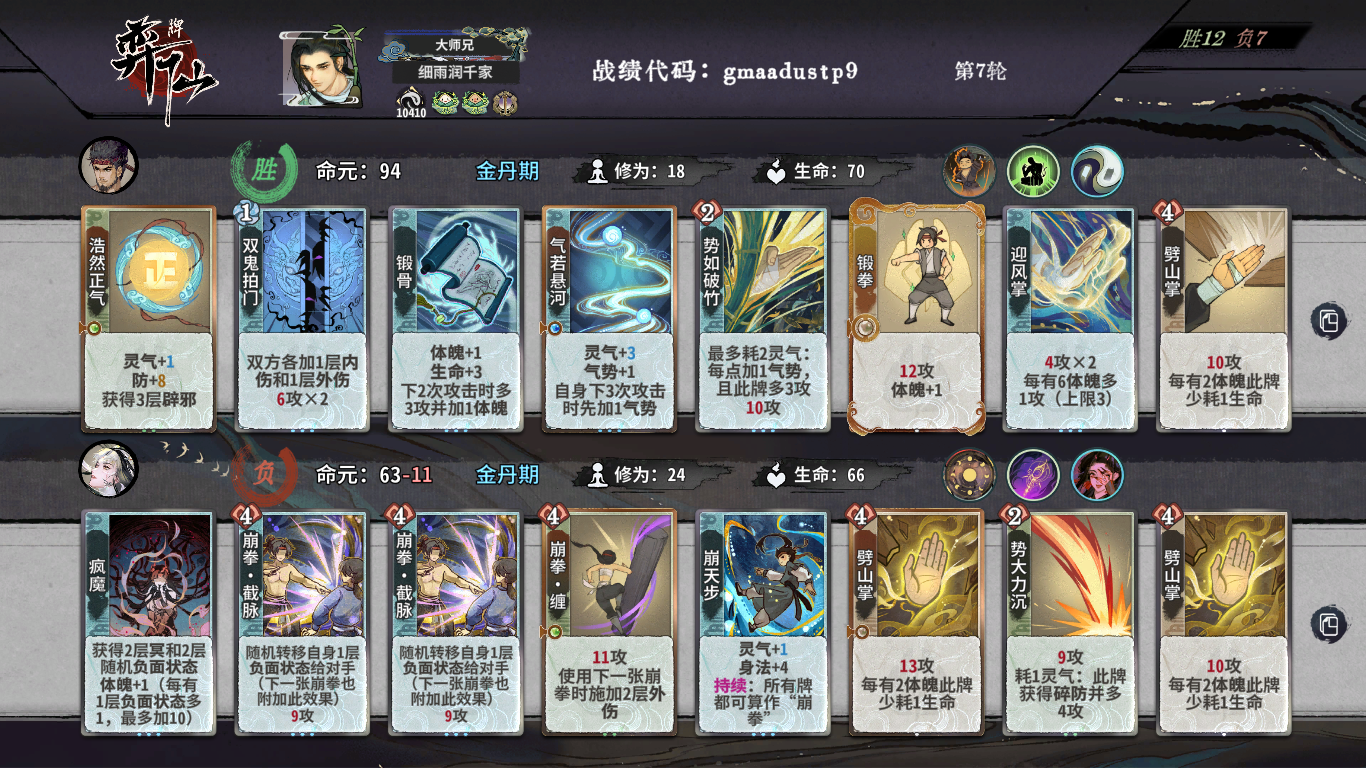Select the 疯魔 card in bottom hand

pyautogui.click(x=147, y=620)
